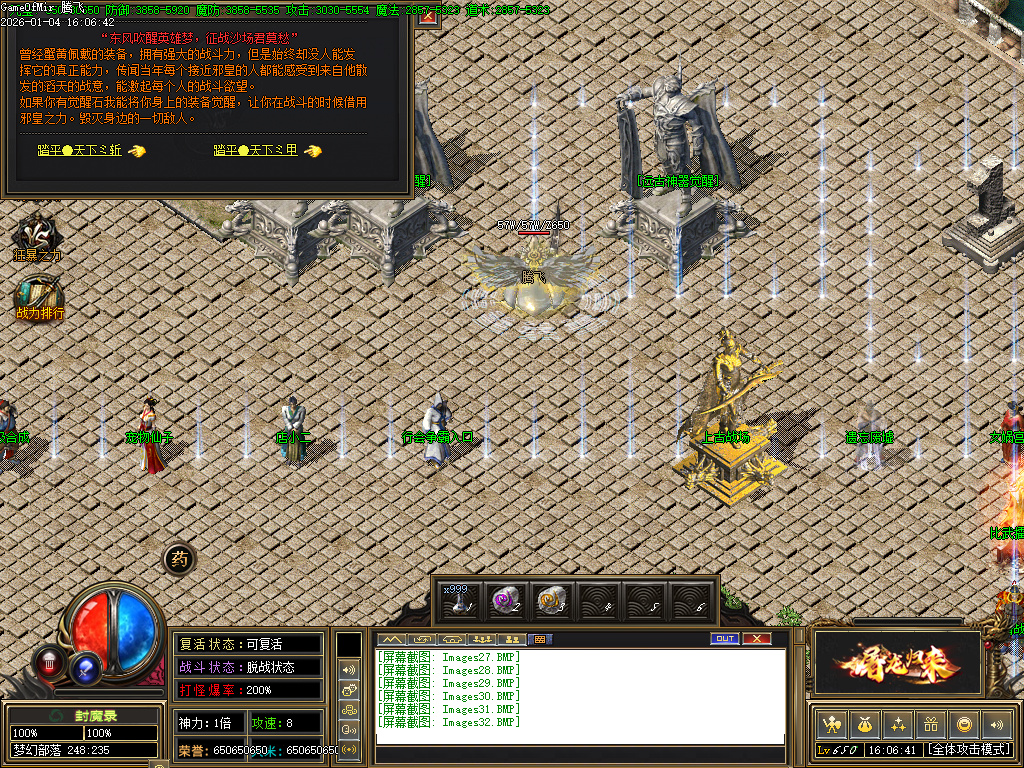Screen dimensions: 1024x768
Task: Use the orange scroll in hotbar slot 3
Action: [x=550, y=599]
